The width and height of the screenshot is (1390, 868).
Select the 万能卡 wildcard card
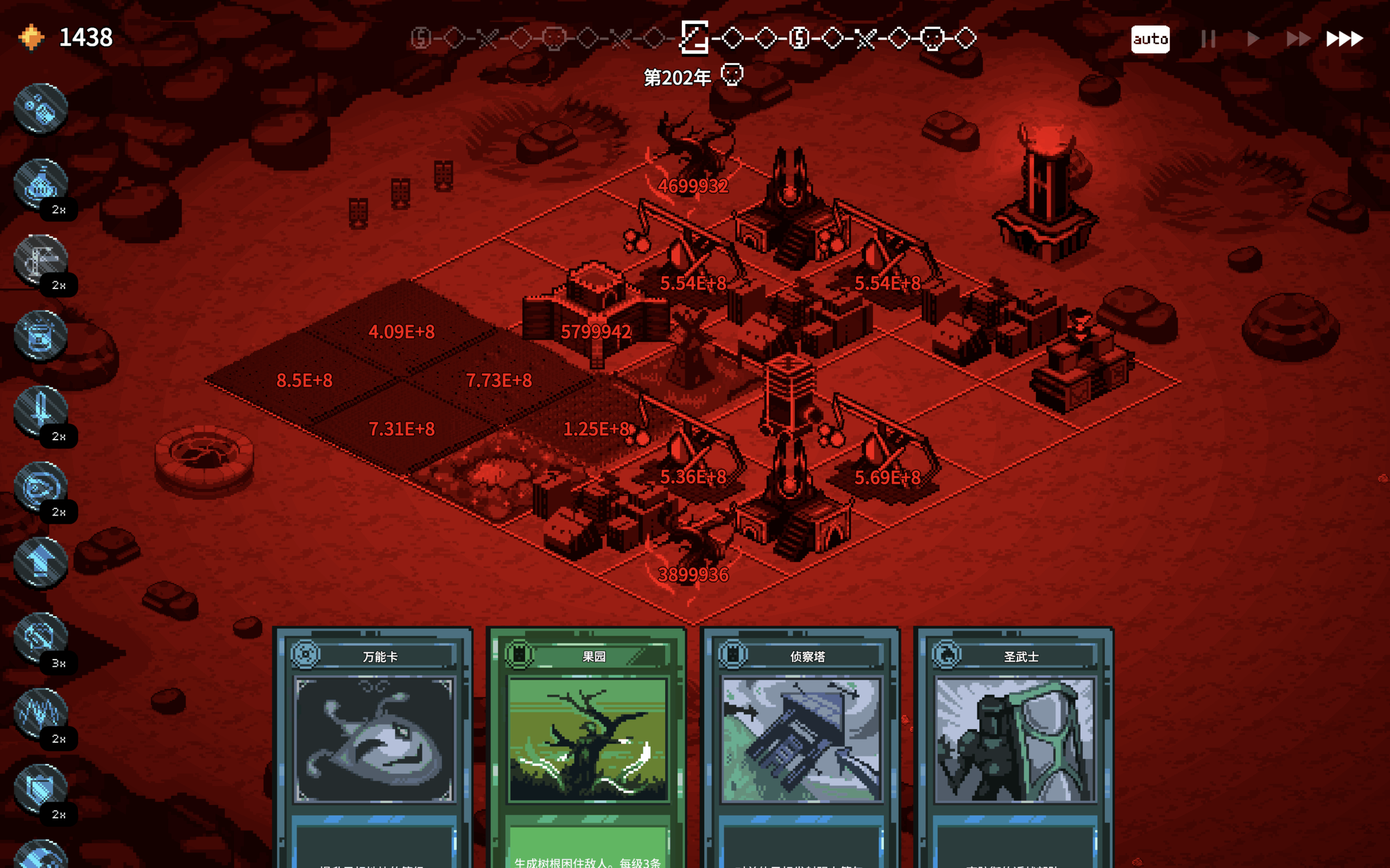(x=373, y=740)
